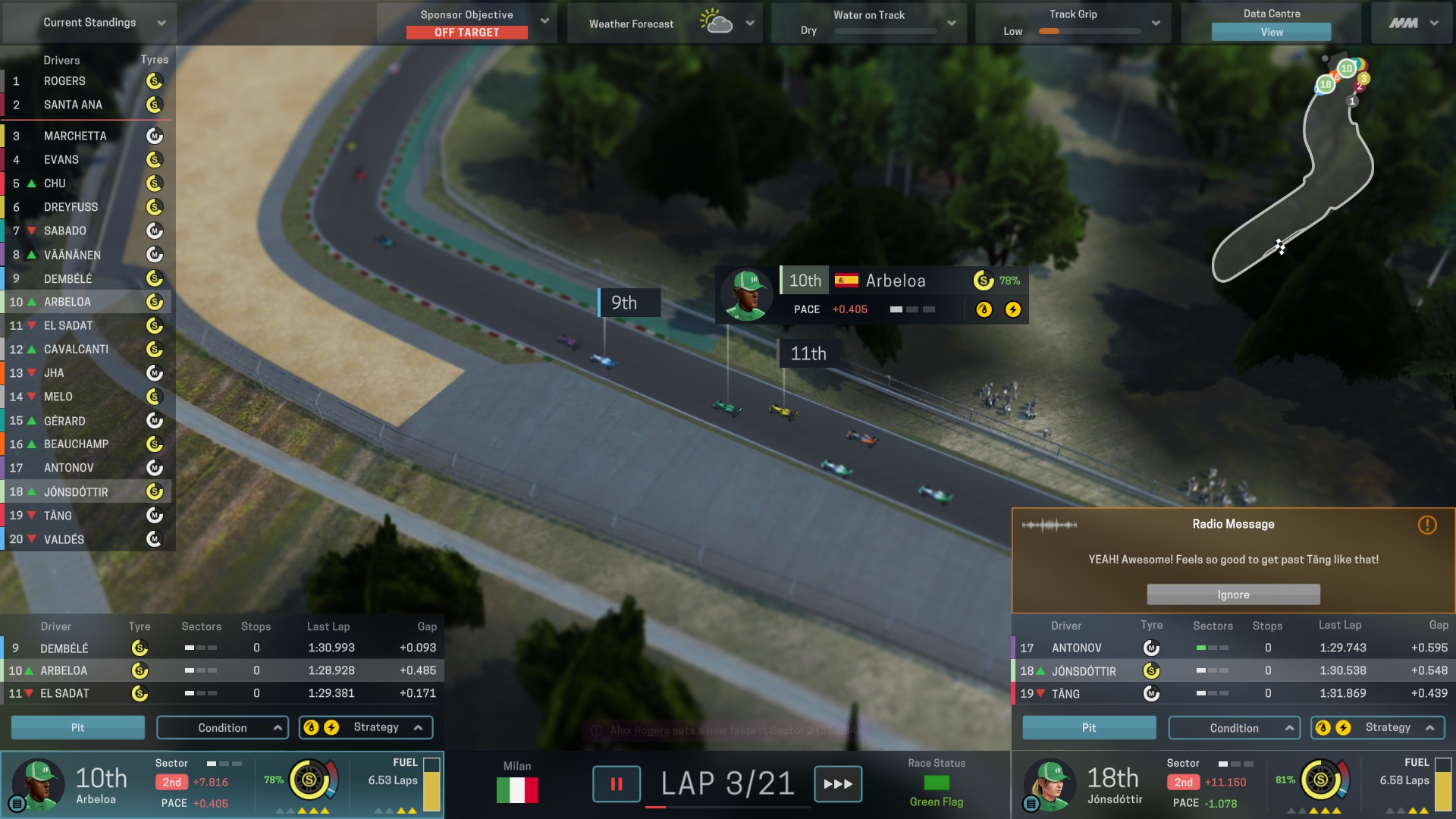Increase race speed with fast-forward
Screen dimensions: 1456x819
pos(838,784)
